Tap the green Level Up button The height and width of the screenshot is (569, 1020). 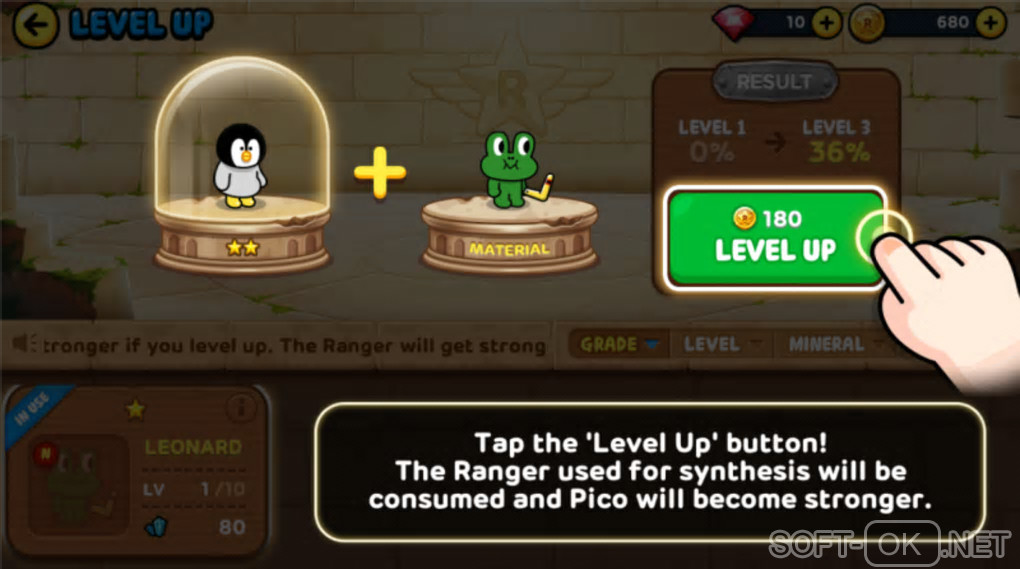click(775, 238)
